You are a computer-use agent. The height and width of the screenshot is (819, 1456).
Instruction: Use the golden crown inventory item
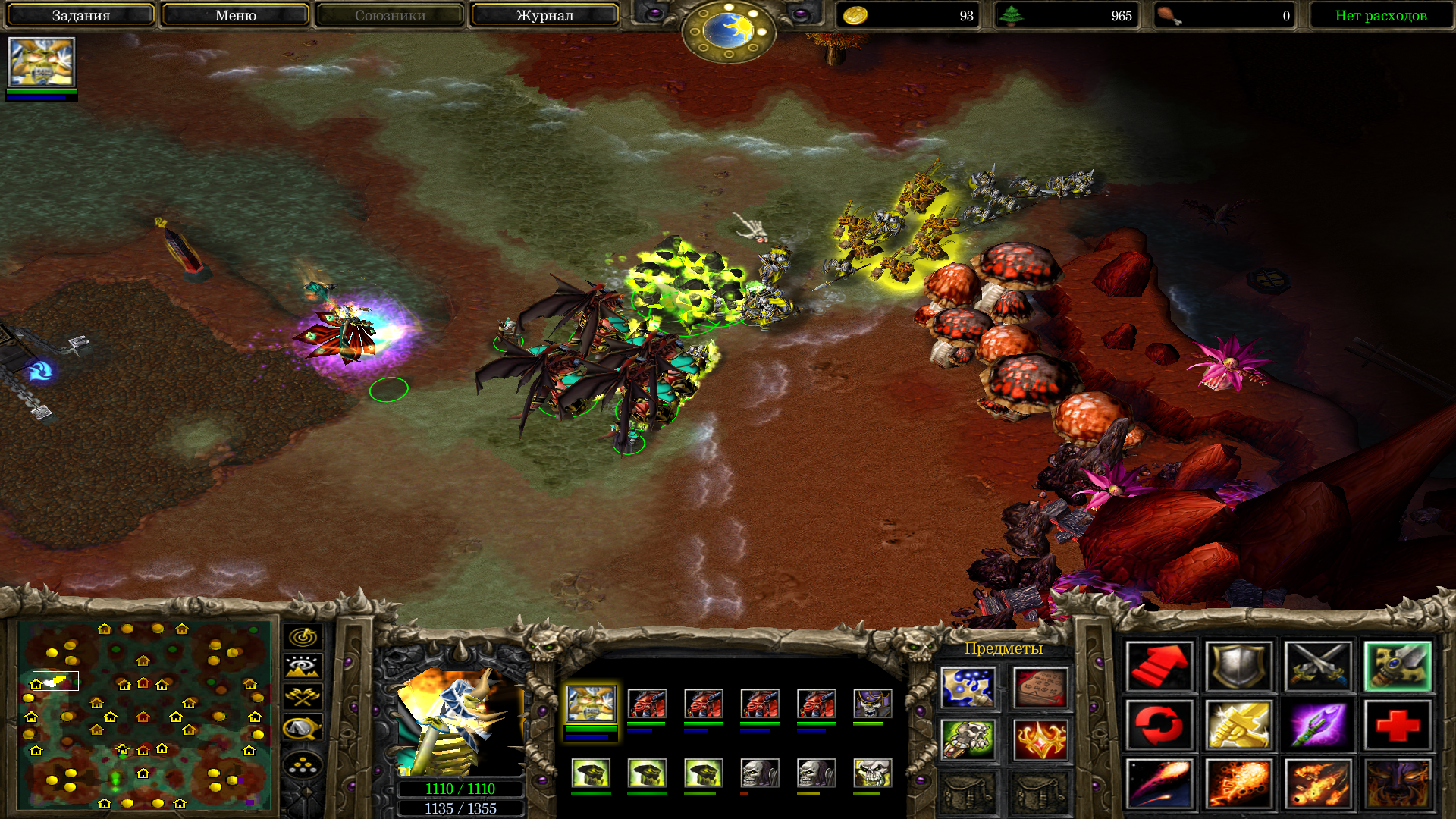tap(1040, 739)
